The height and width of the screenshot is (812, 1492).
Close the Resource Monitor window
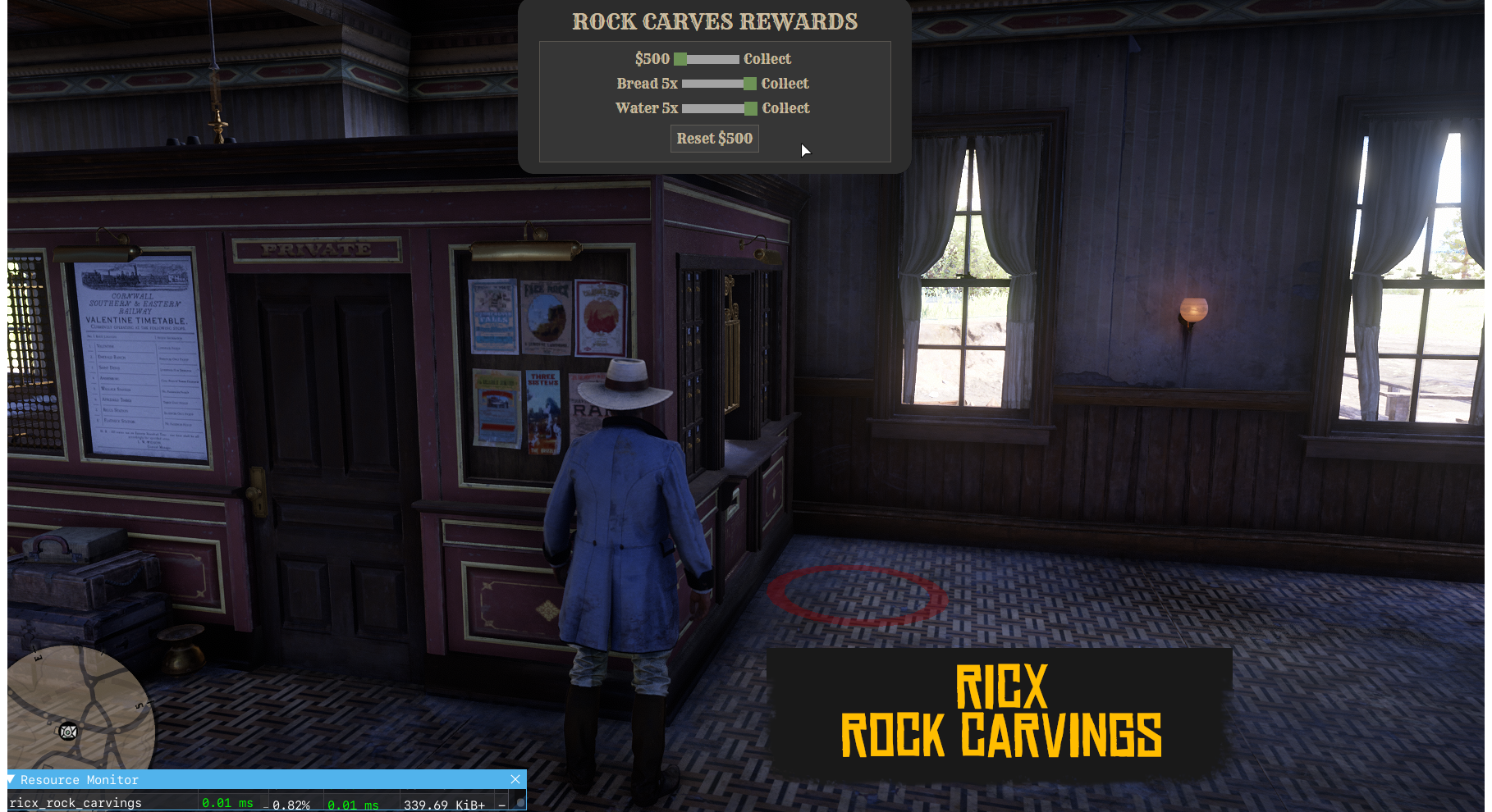515,779
